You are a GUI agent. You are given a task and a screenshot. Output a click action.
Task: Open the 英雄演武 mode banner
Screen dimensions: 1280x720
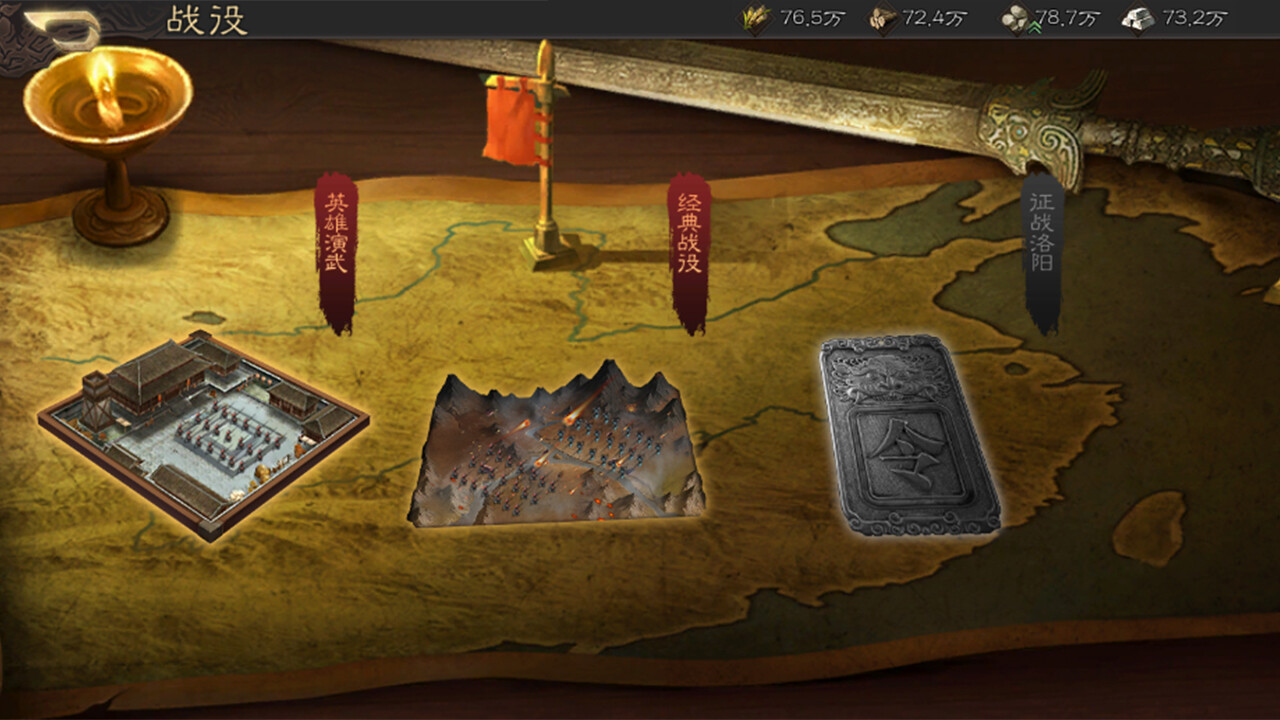click(338, 240)
